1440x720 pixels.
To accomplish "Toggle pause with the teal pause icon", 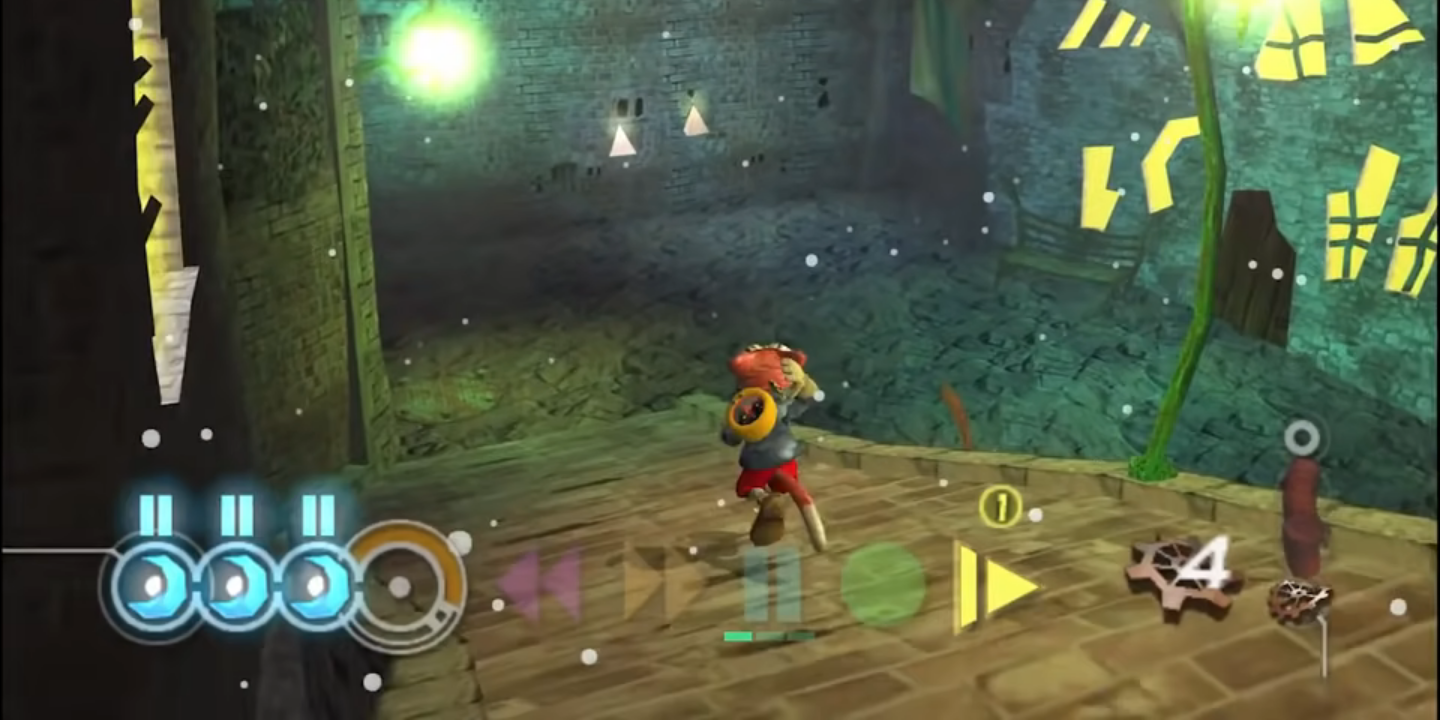I will point(775,585).
